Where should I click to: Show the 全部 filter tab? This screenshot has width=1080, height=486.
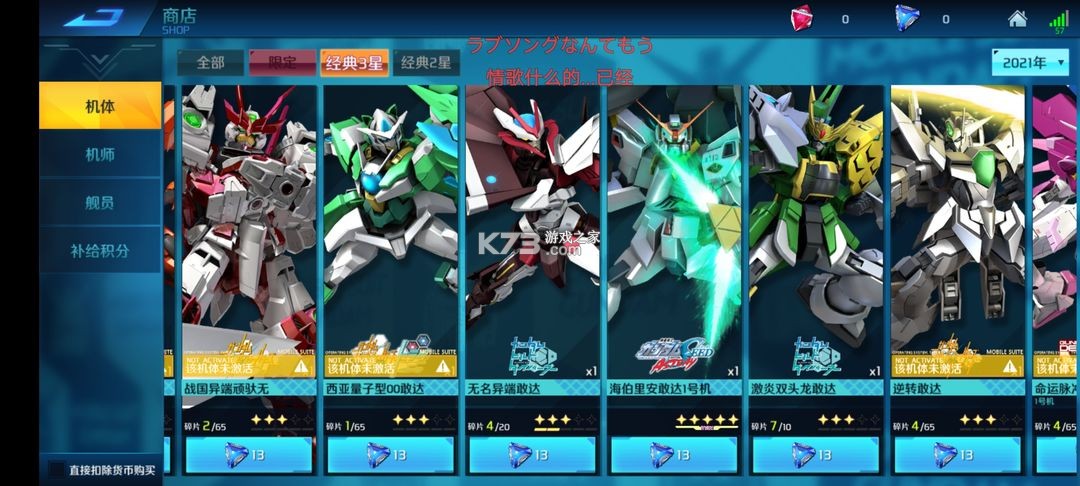pos(210,62)
